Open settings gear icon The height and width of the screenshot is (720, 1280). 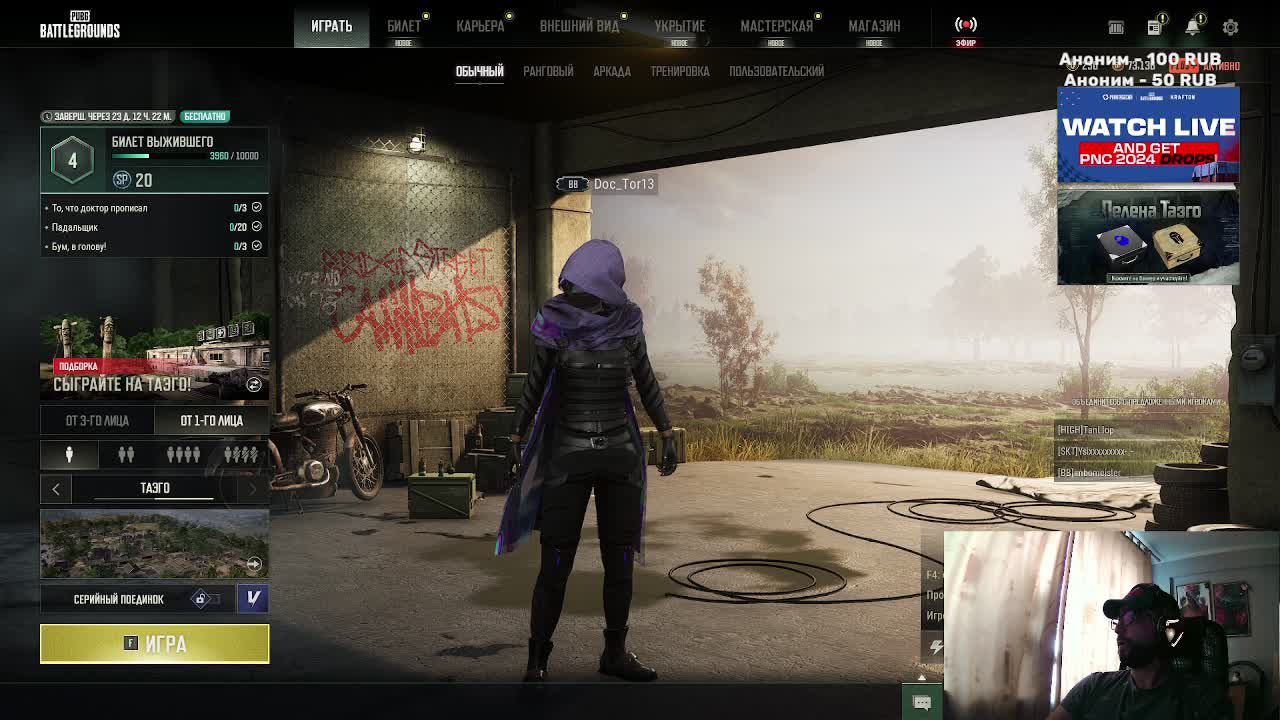1230,27
